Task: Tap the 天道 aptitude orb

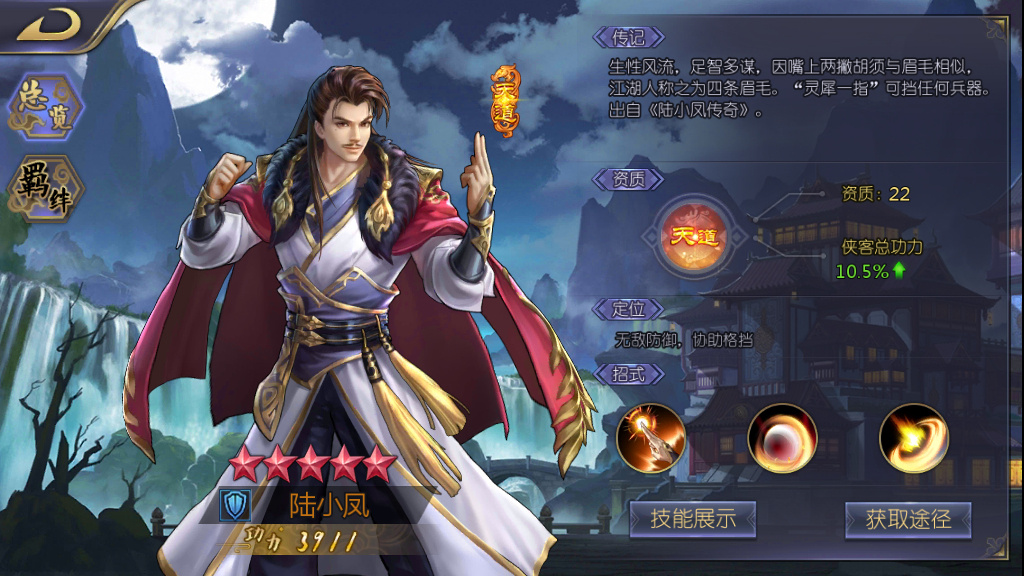Action: click(695, 238)
